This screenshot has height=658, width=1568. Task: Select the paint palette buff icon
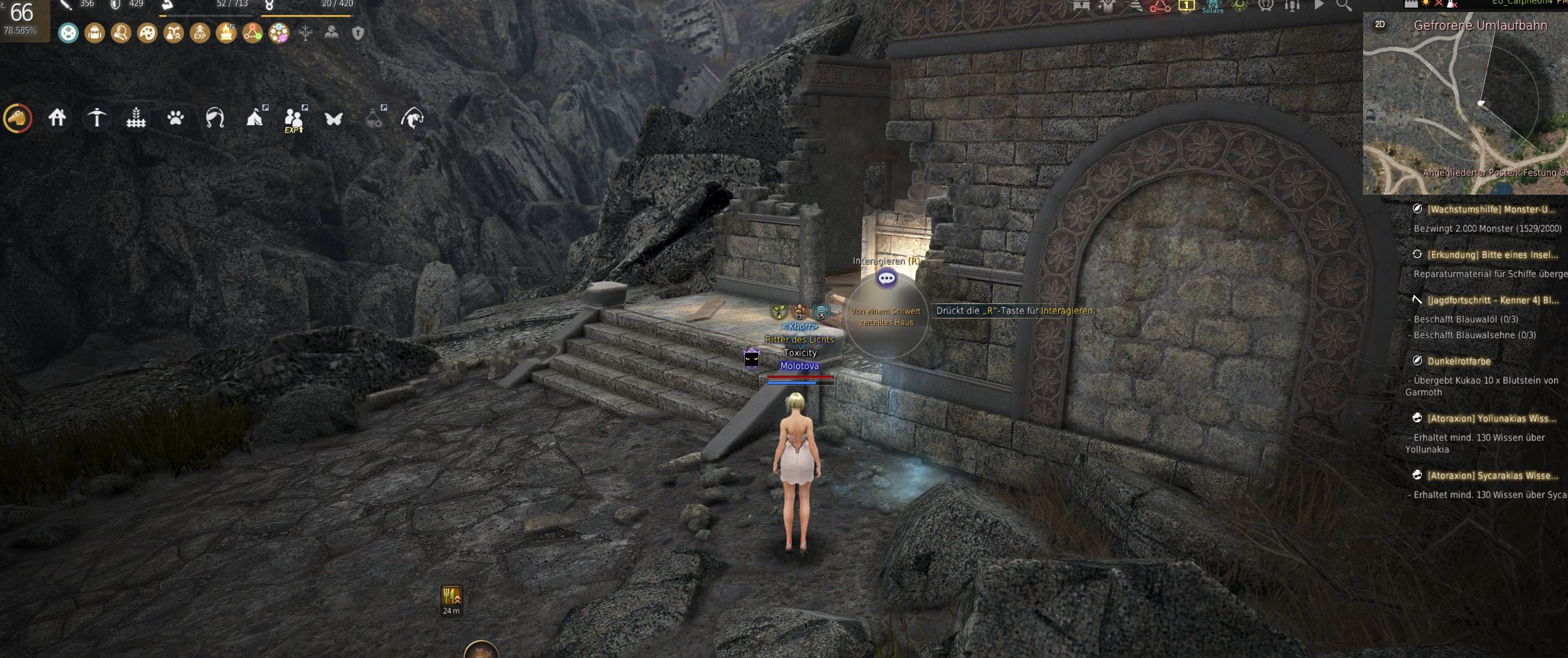147,33
